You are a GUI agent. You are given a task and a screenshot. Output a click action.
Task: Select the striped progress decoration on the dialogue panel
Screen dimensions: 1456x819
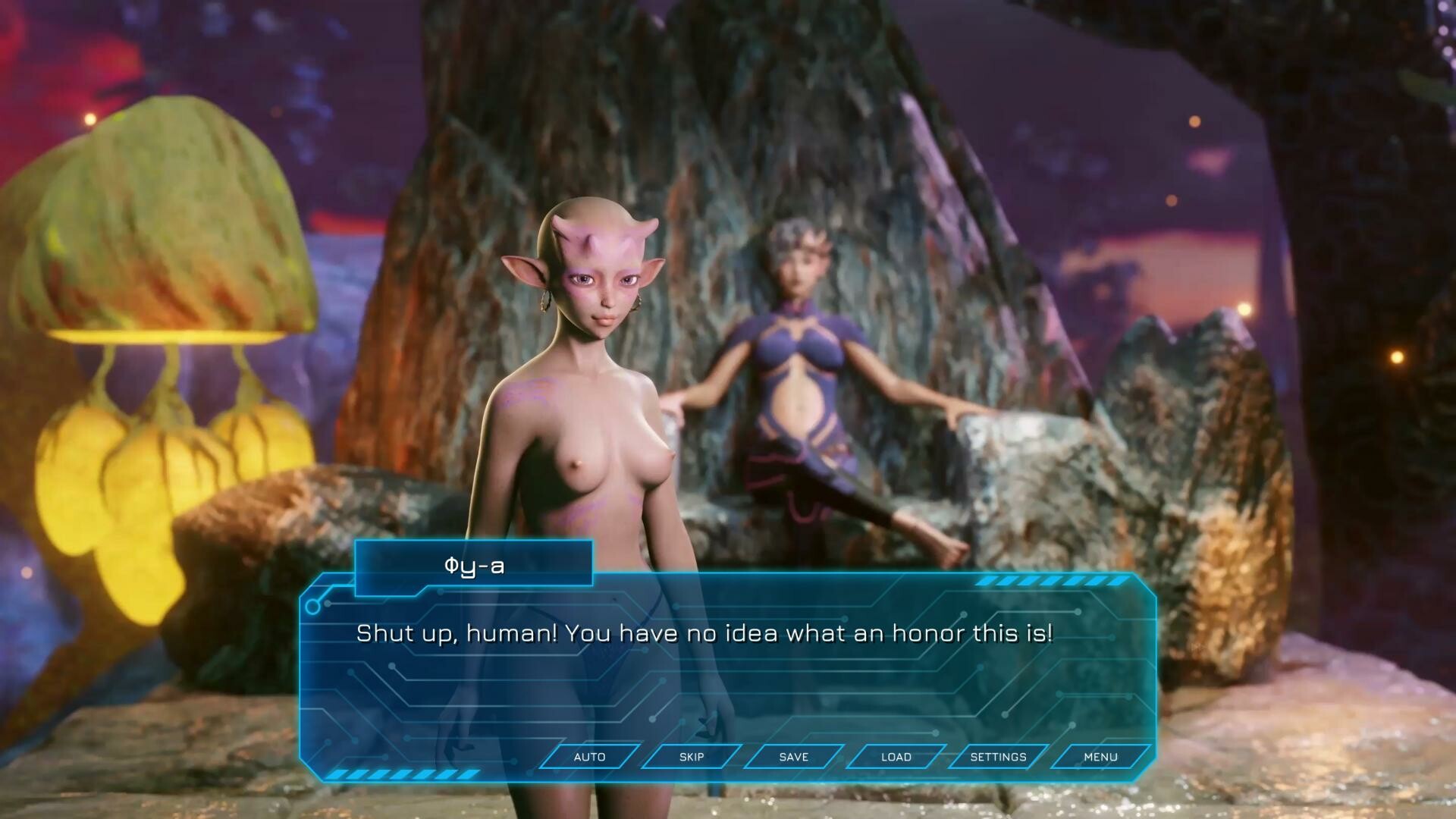click(x=1046, y=582)
